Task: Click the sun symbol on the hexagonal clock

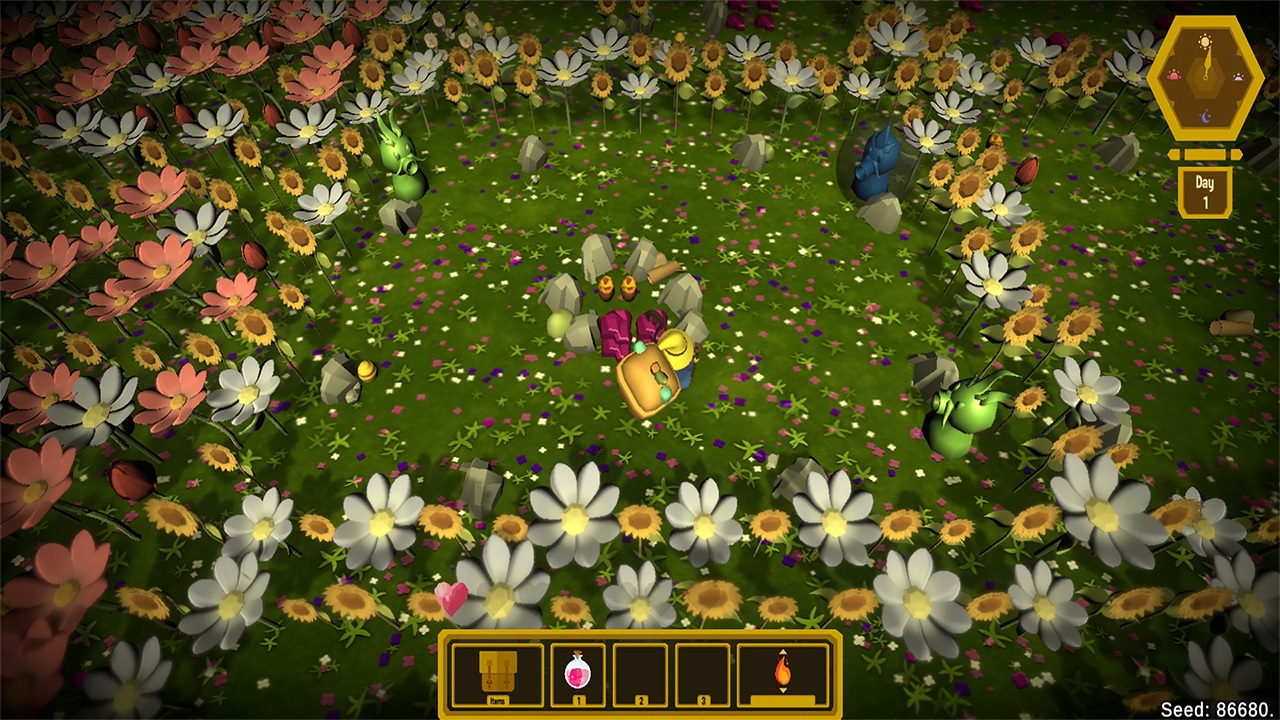Action: pyautogui.click(x=1204, y=41)
